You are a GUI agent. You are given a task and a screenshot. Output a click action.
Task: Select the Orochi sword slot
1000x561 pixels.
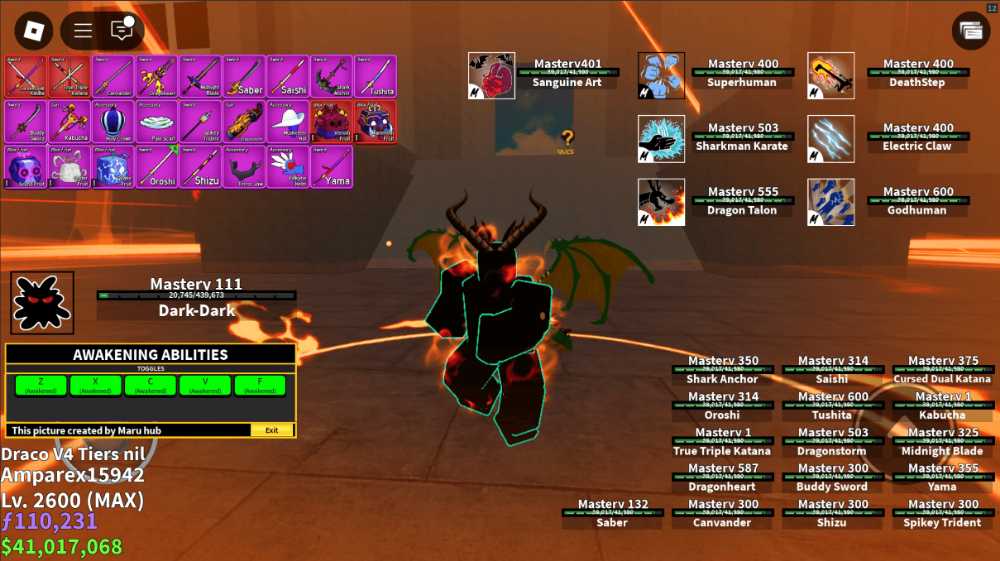click(159, 166)
